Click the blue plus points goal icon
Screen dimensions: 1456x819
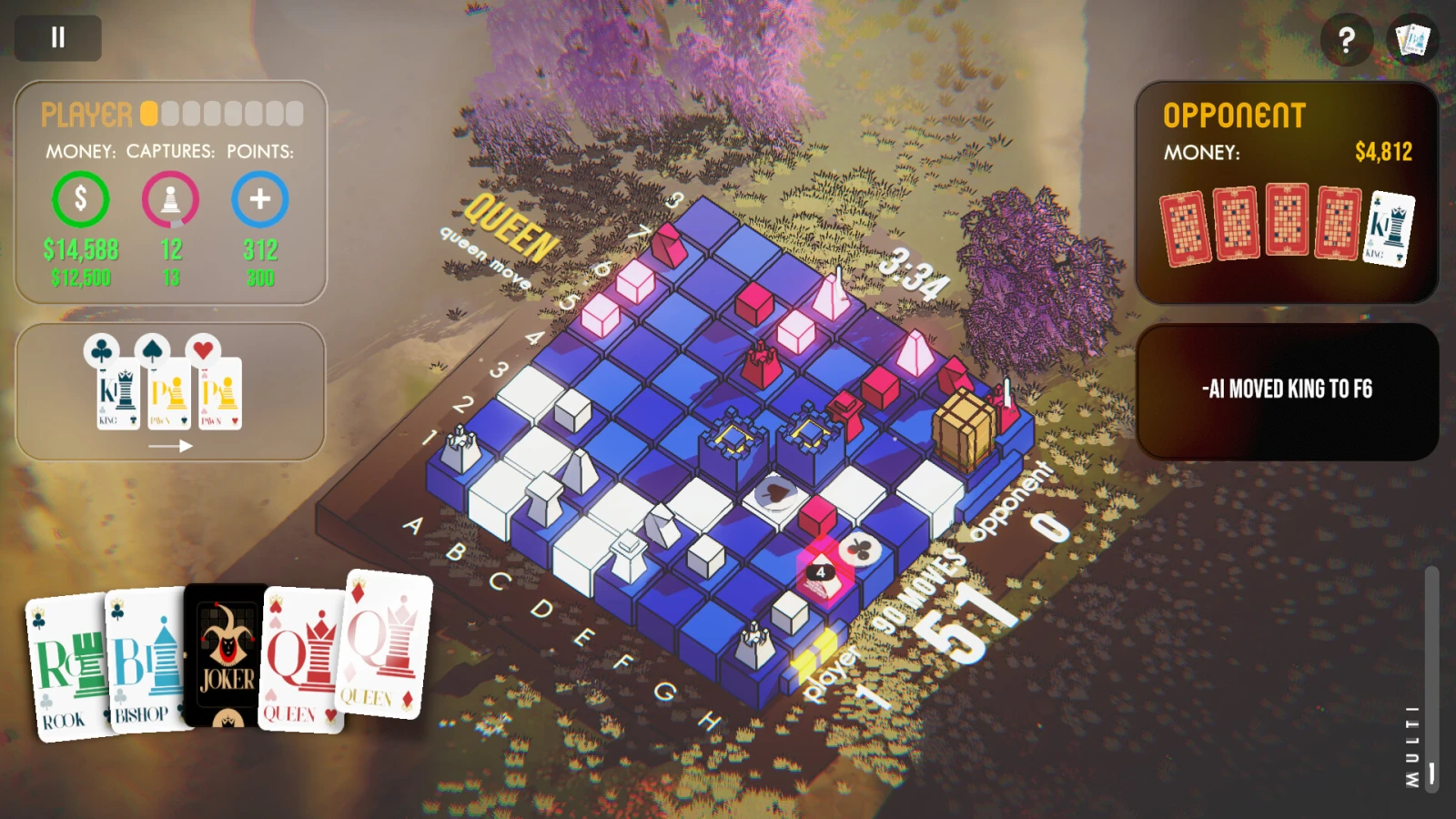pos(259,199)
